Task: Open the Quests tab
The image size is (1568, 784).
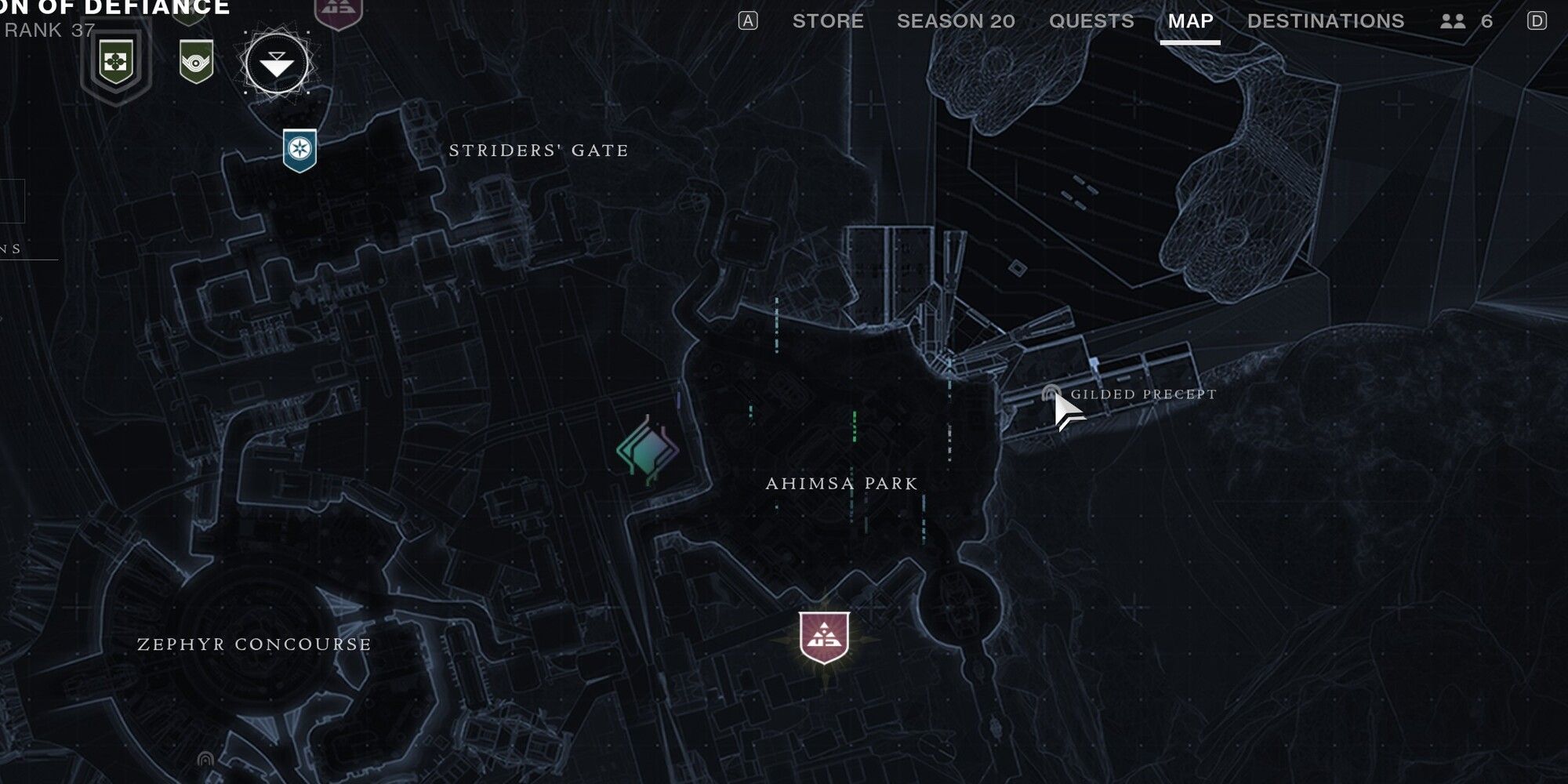Action: (1091, 21)
